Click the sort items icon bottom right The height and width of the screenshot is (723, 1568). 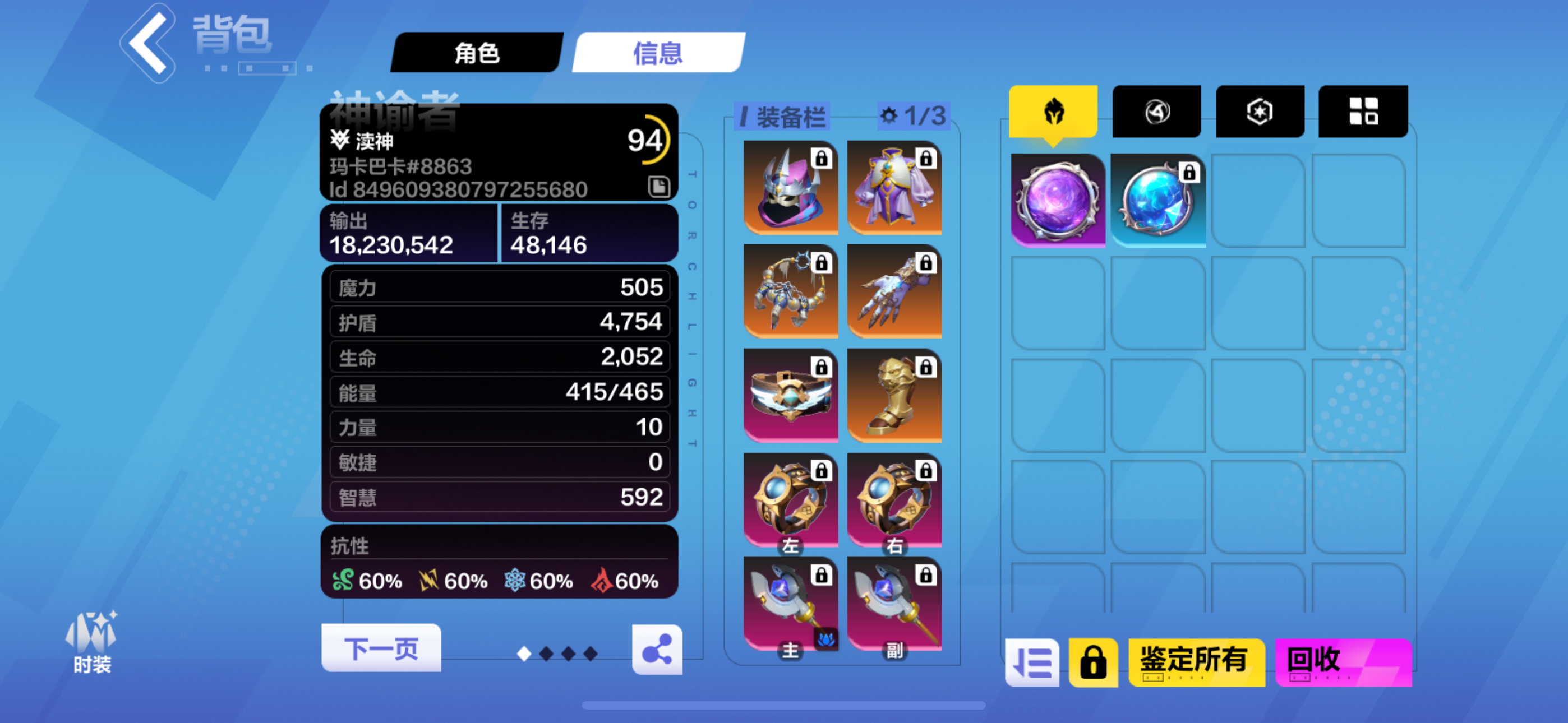(1033, 662)
